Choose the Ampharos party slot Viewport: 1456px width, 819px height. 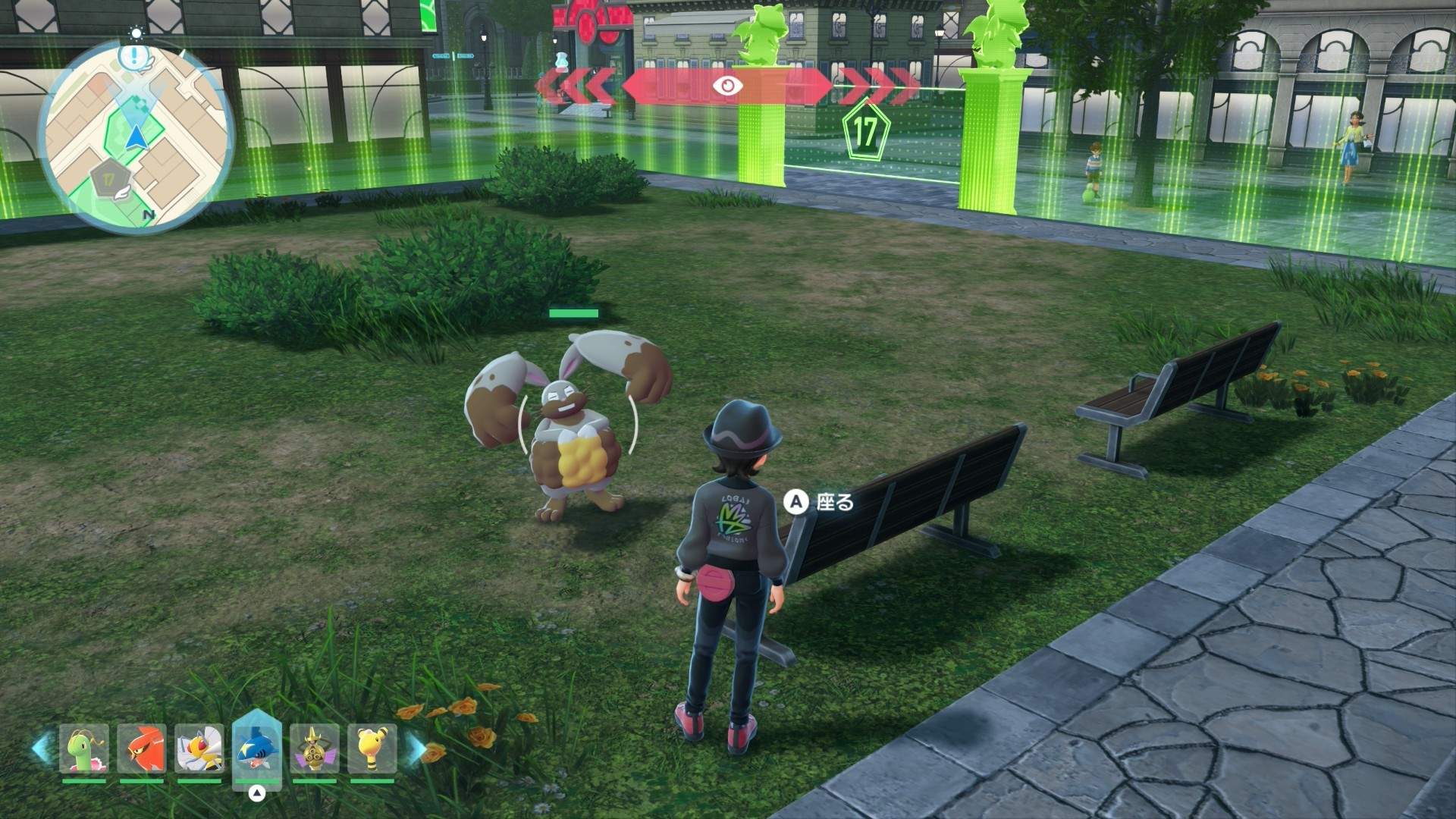tap(372, 748)
